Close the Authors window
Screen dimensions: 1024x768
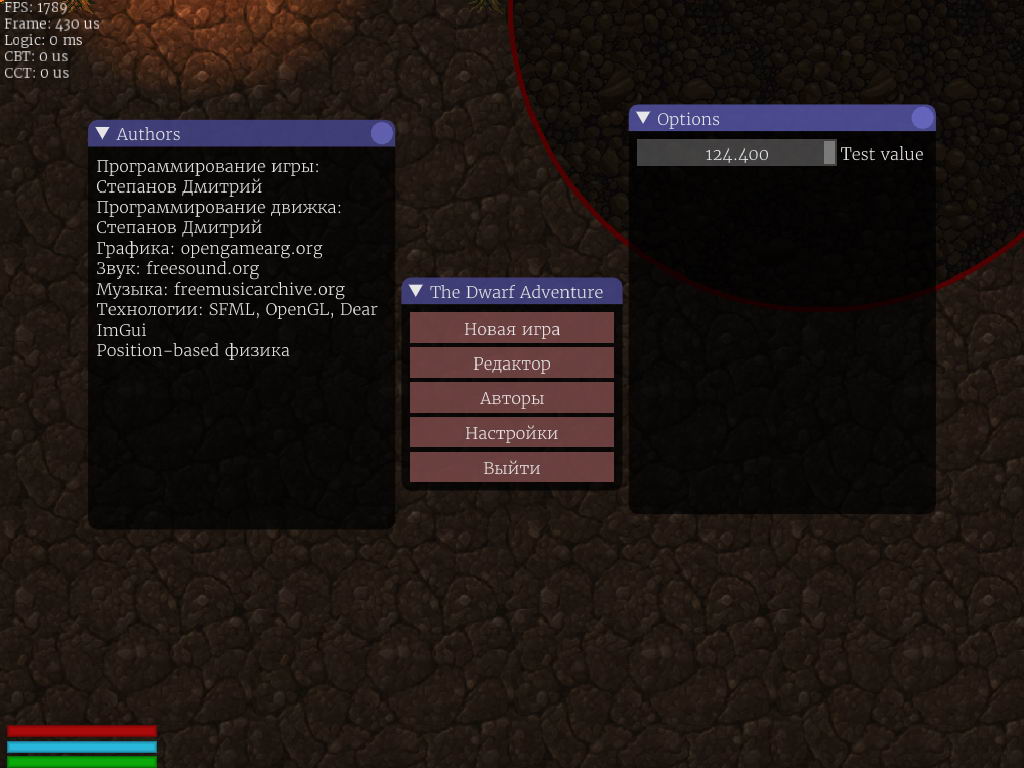(381, 134)
